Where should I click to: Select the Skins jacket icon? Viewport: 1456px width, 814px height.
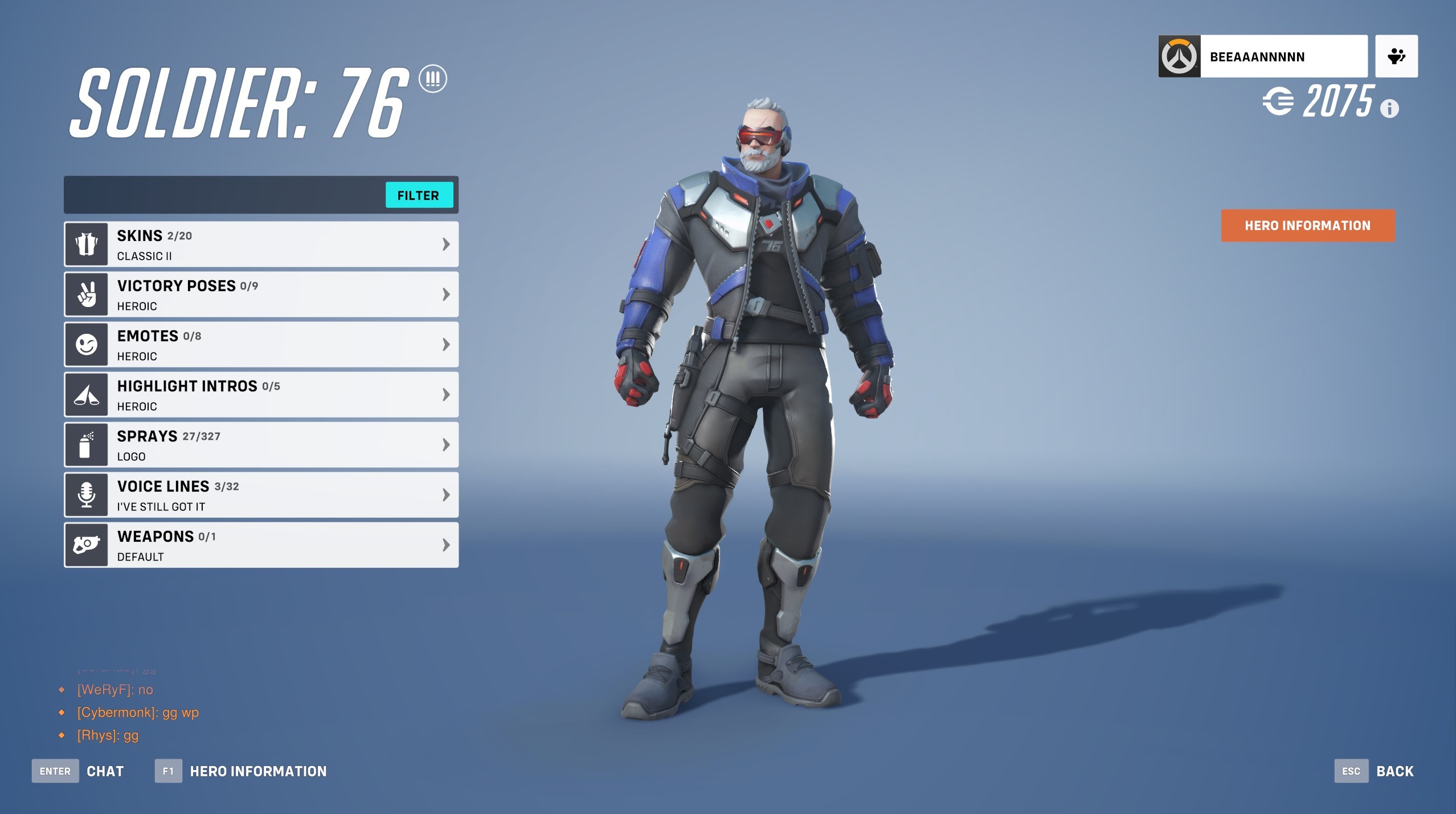pyautogui.click(x=85, y=243)
